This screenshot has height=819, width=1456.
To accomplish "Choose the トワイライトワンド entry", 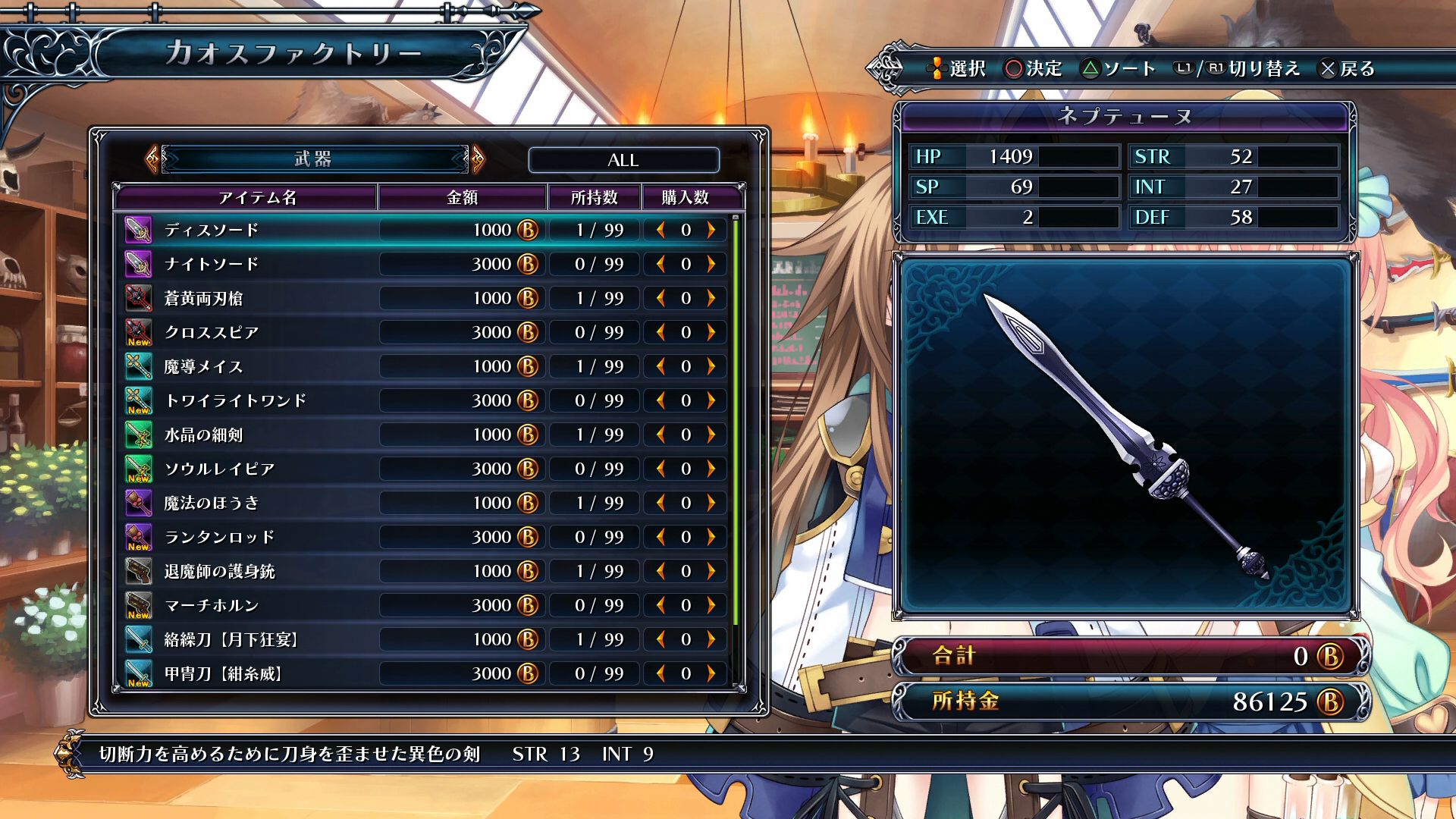I will click(x=235, y=400).
